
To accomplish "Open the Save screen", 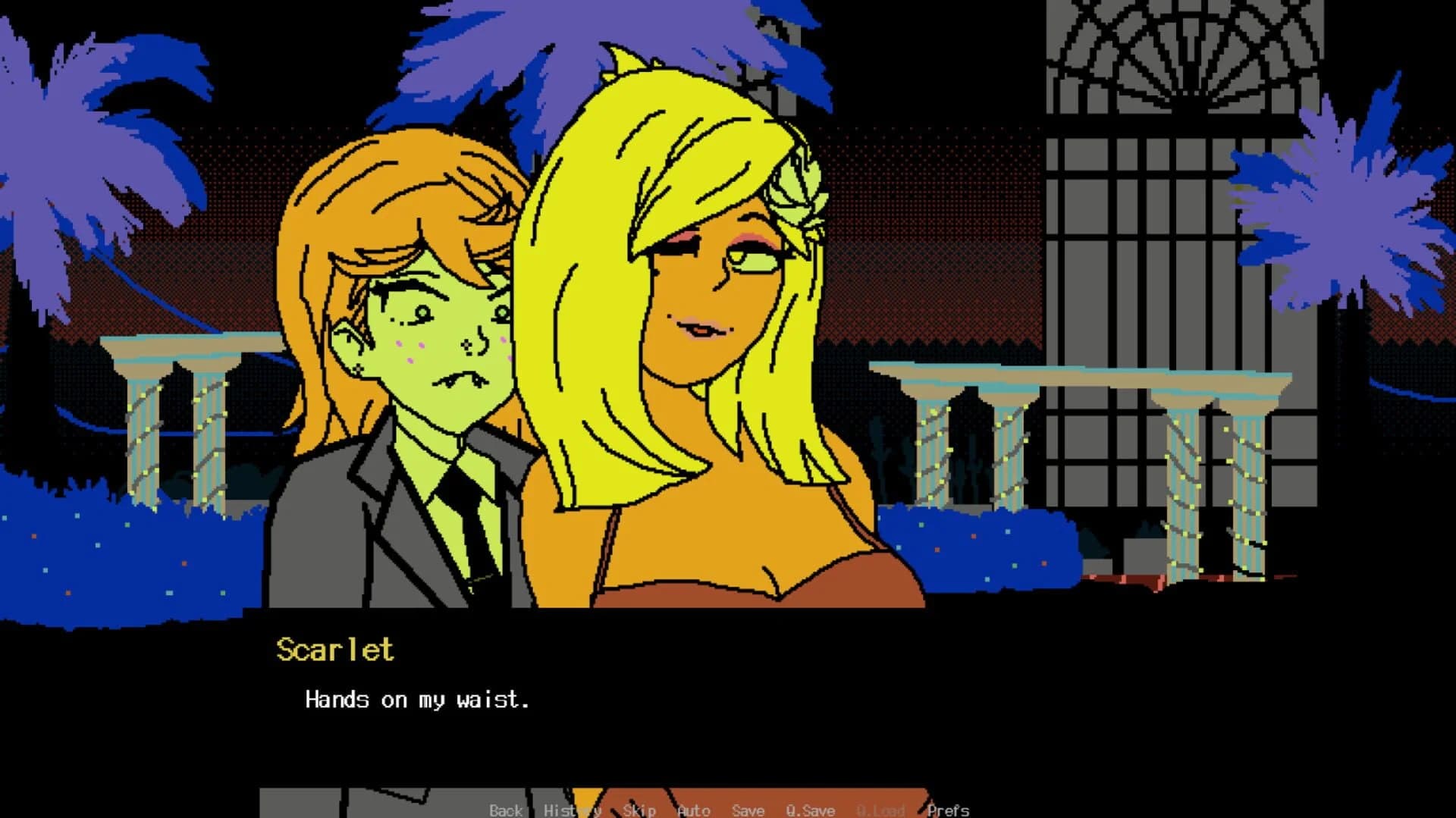I will (x=747, y=810).
